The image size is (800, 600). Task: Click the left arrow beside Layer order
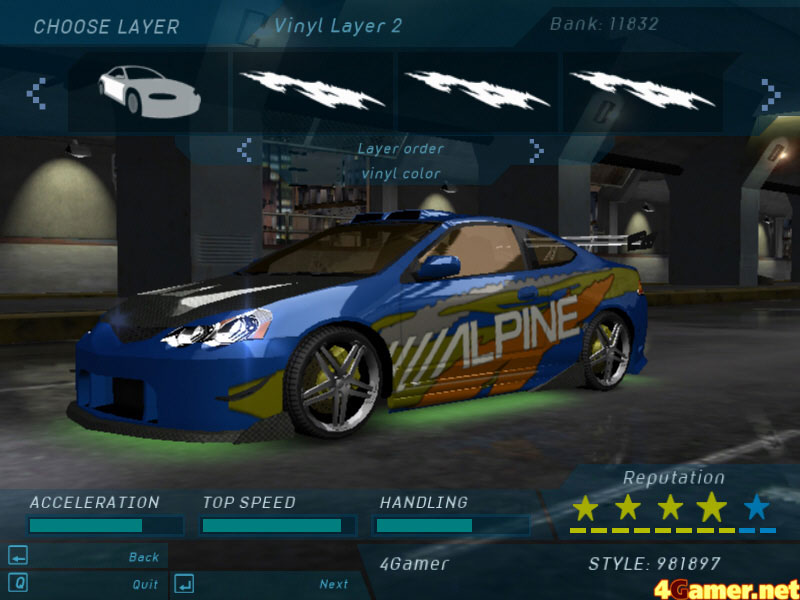click(x=244, y=150)
